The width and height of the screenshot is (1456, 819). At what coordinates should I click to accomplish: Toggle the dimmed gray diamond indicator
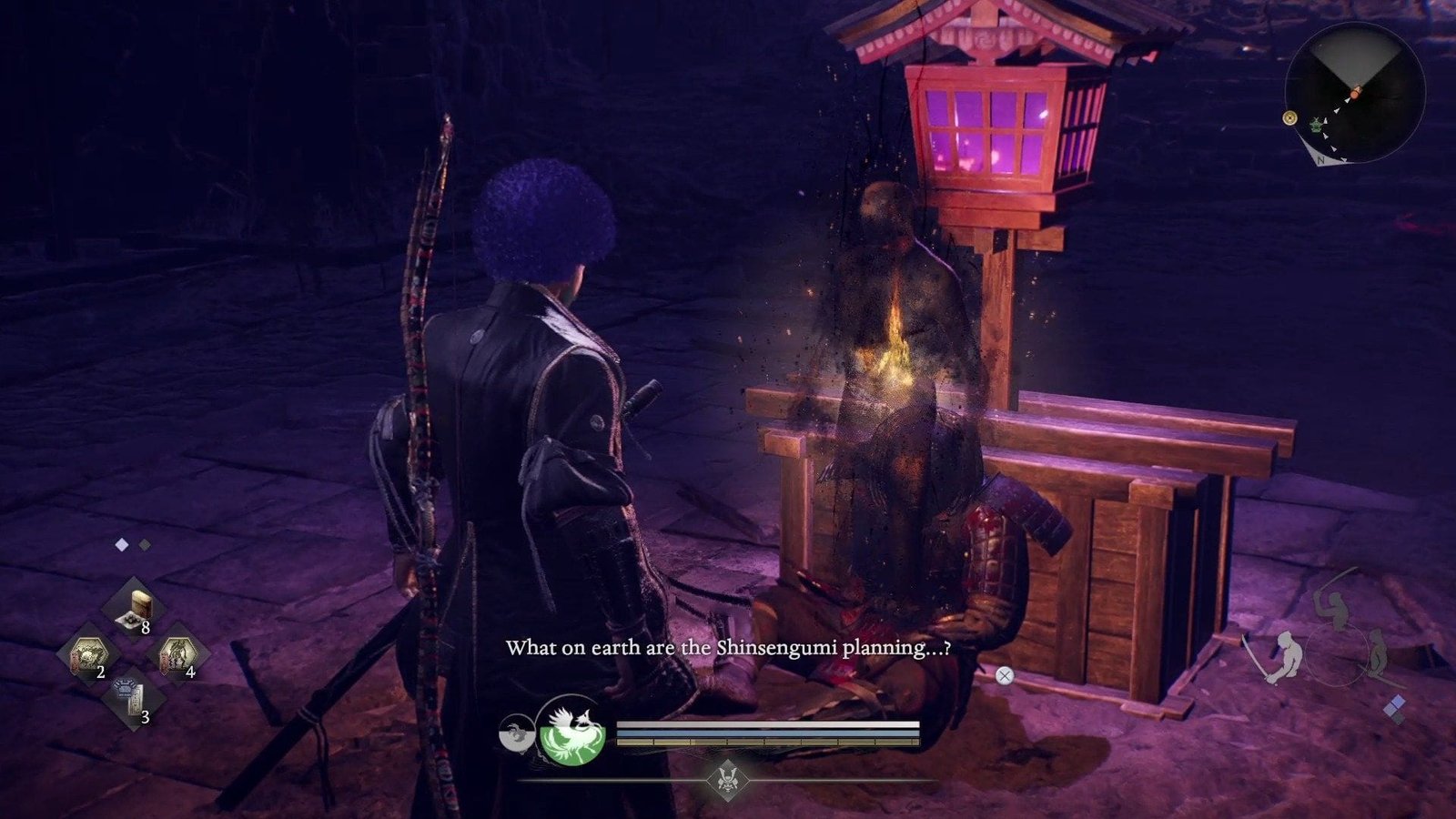pos(145,544)
